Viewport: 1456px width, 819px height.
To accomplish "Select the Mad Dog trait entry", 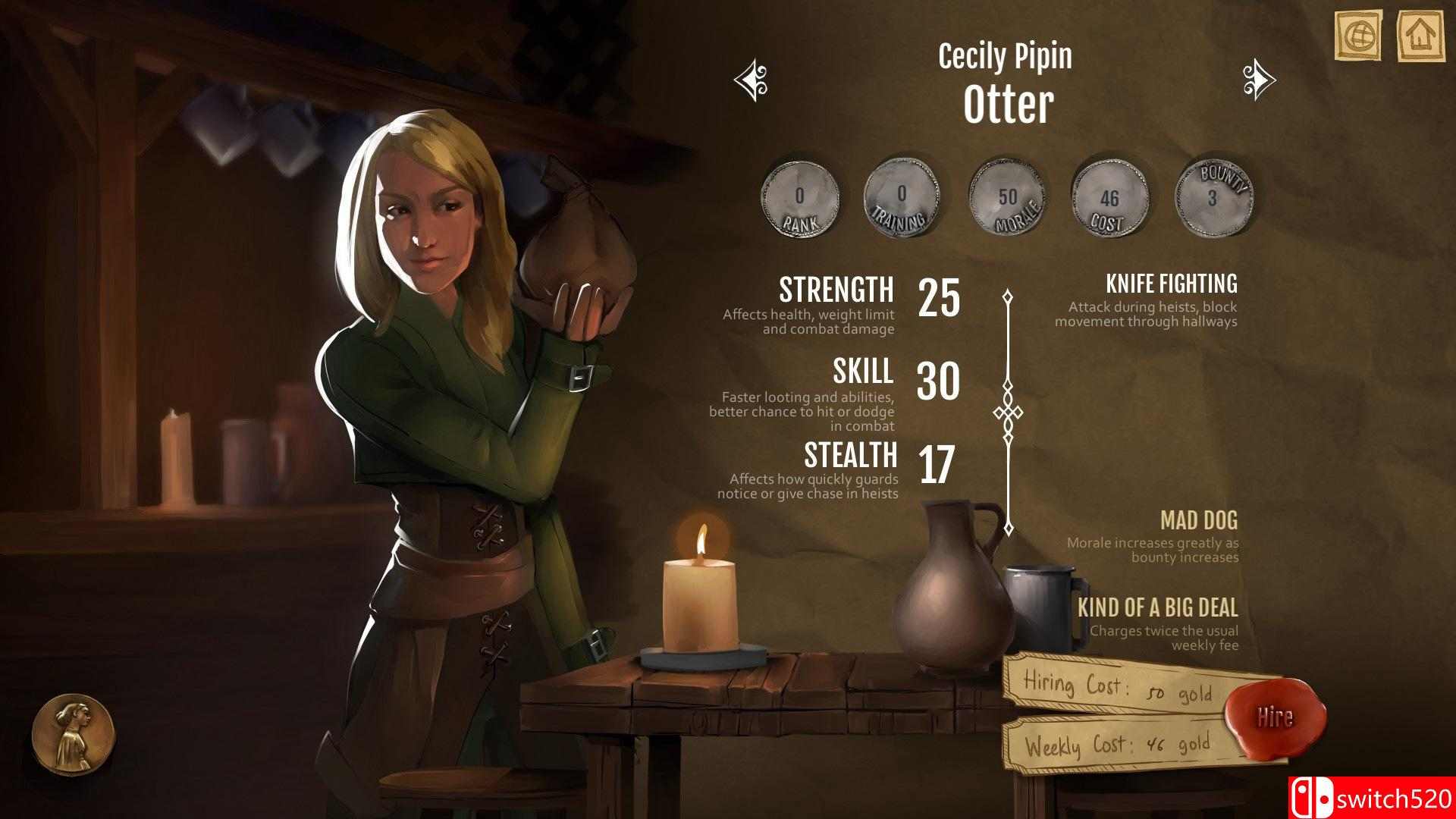I will click(1198, 521).
